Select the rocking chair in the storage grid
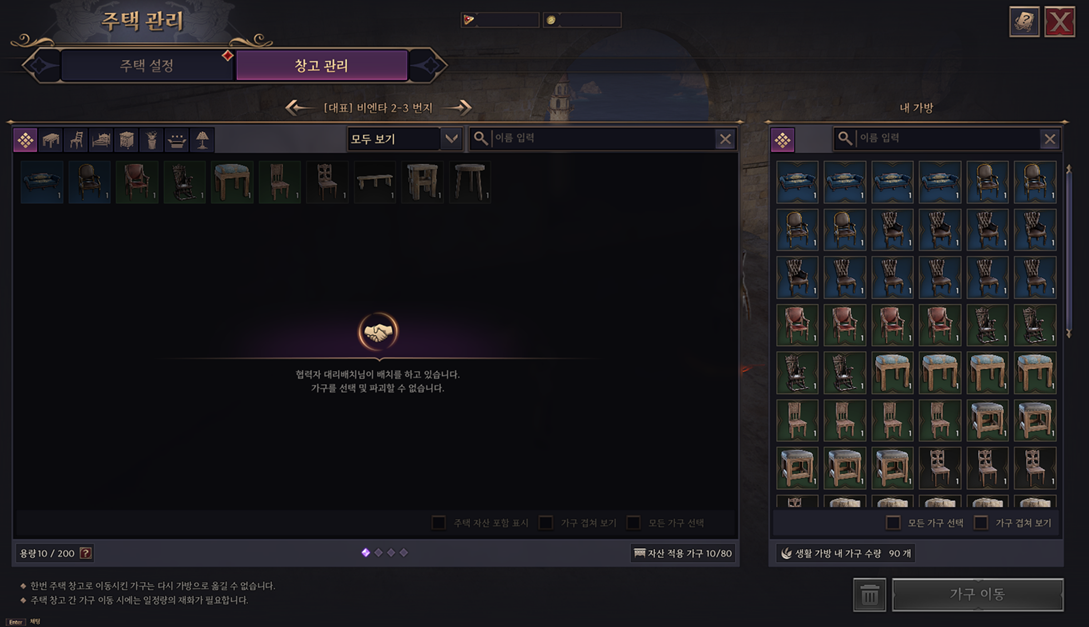Screen dimensions: 1089x627 185,183
